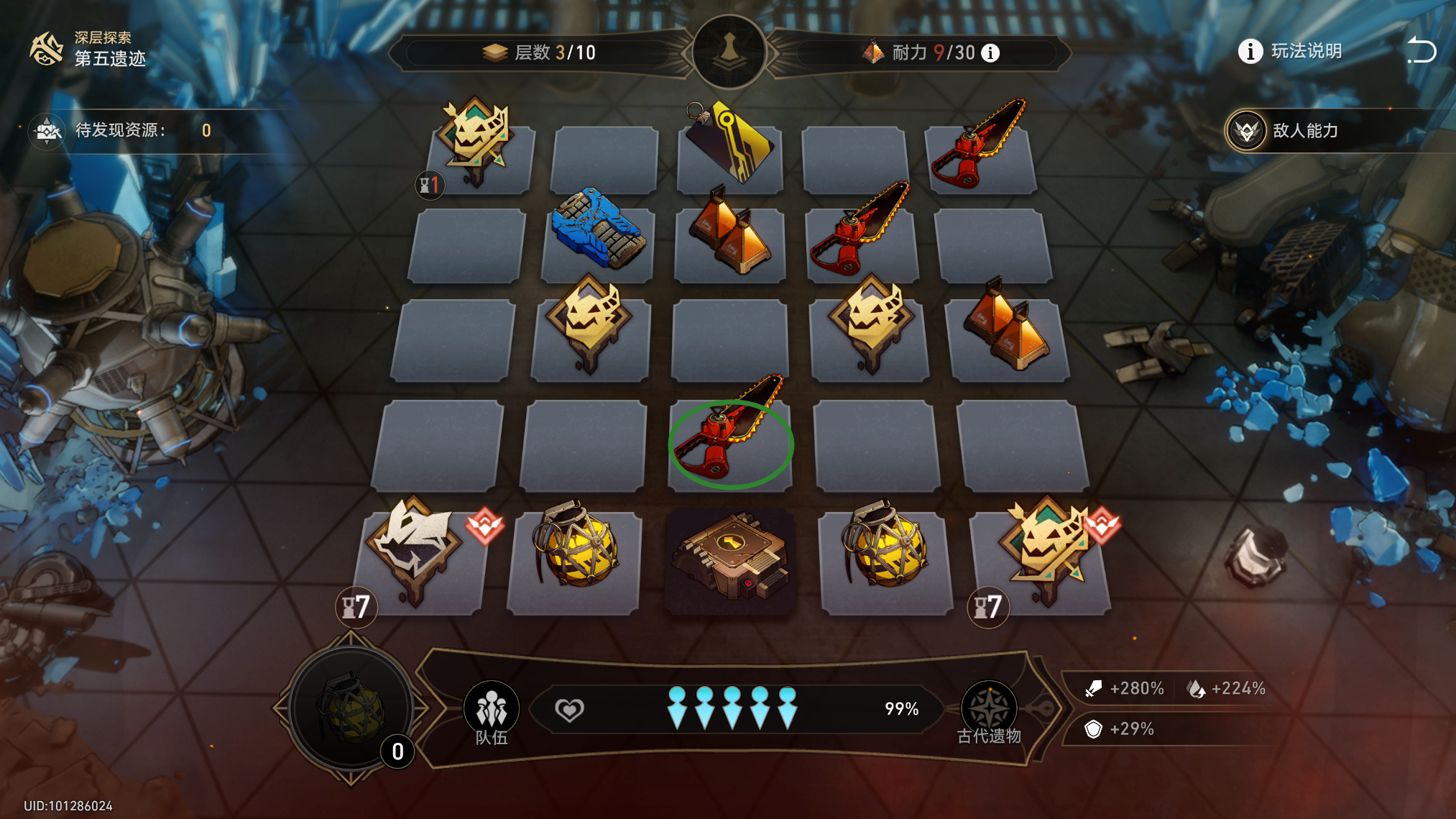The height and width of the screenshot is (819, 1456).
Task: Open the 队伍 team panel
Action: tap(492, 712)
